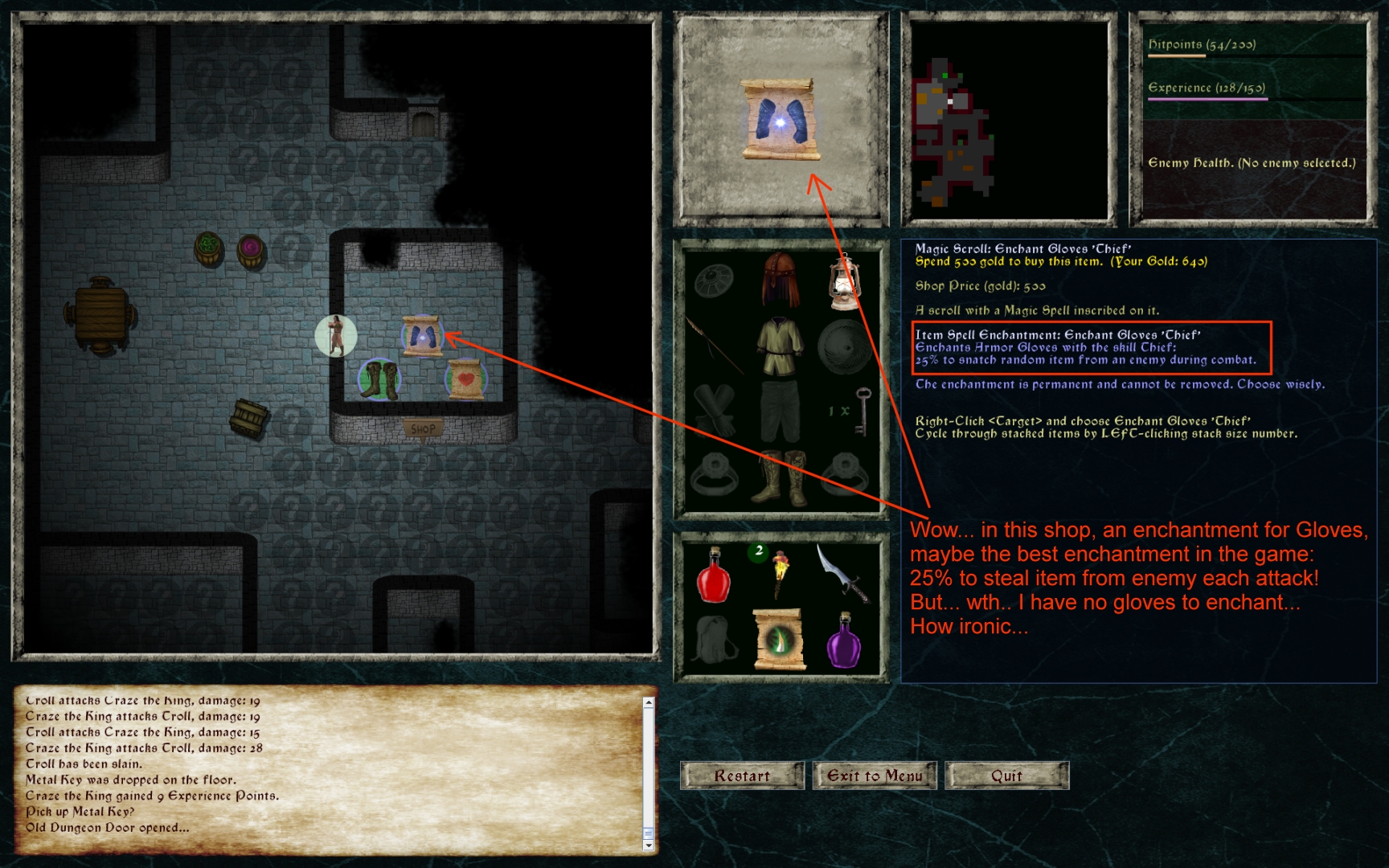Click Exit to Menu
The width and height of the screenshot is (1389, 868).
[874, 776]
